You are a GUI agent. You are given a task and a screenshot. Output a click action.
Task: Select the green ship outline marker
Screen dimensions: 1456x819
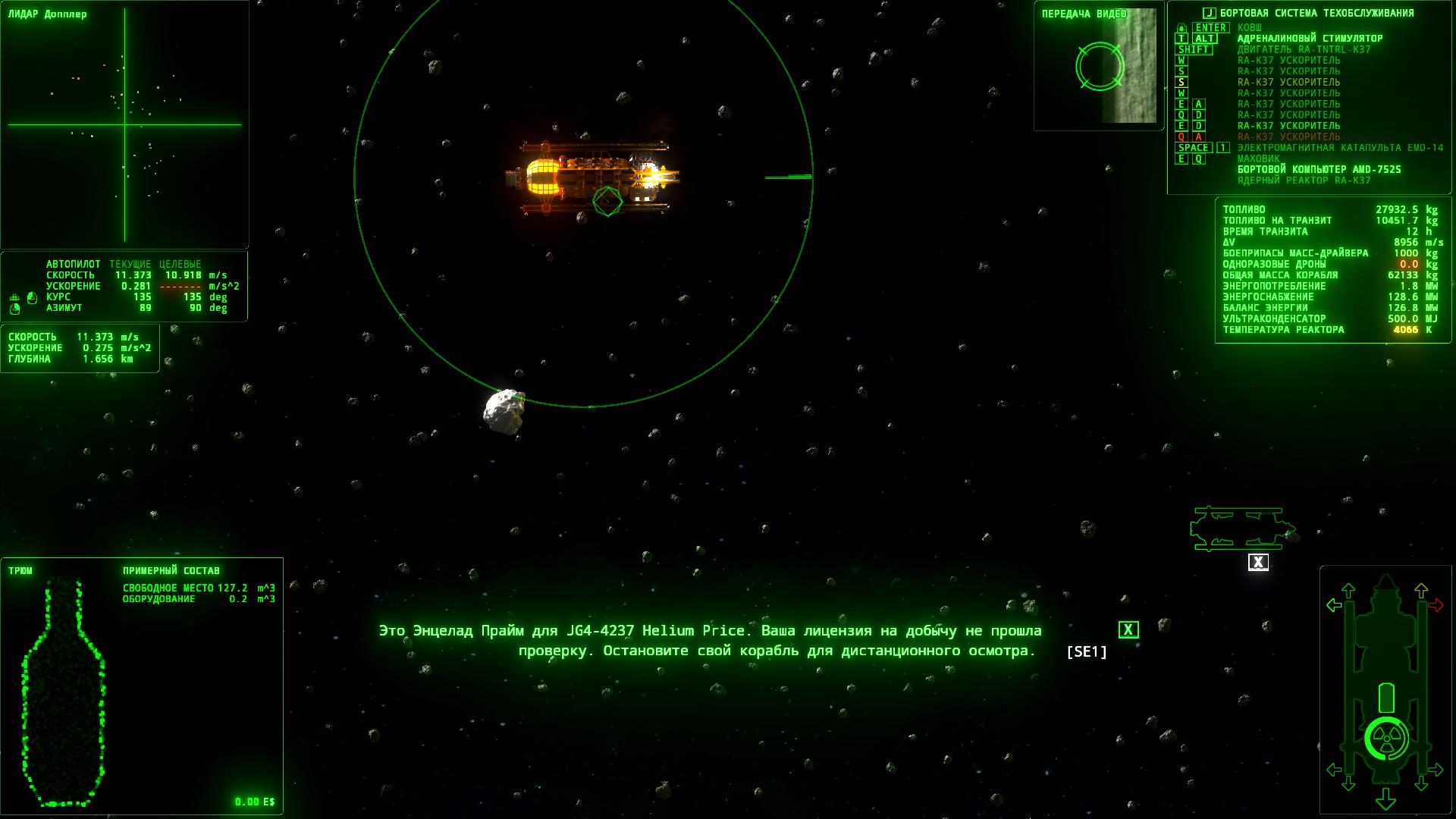1241,529
